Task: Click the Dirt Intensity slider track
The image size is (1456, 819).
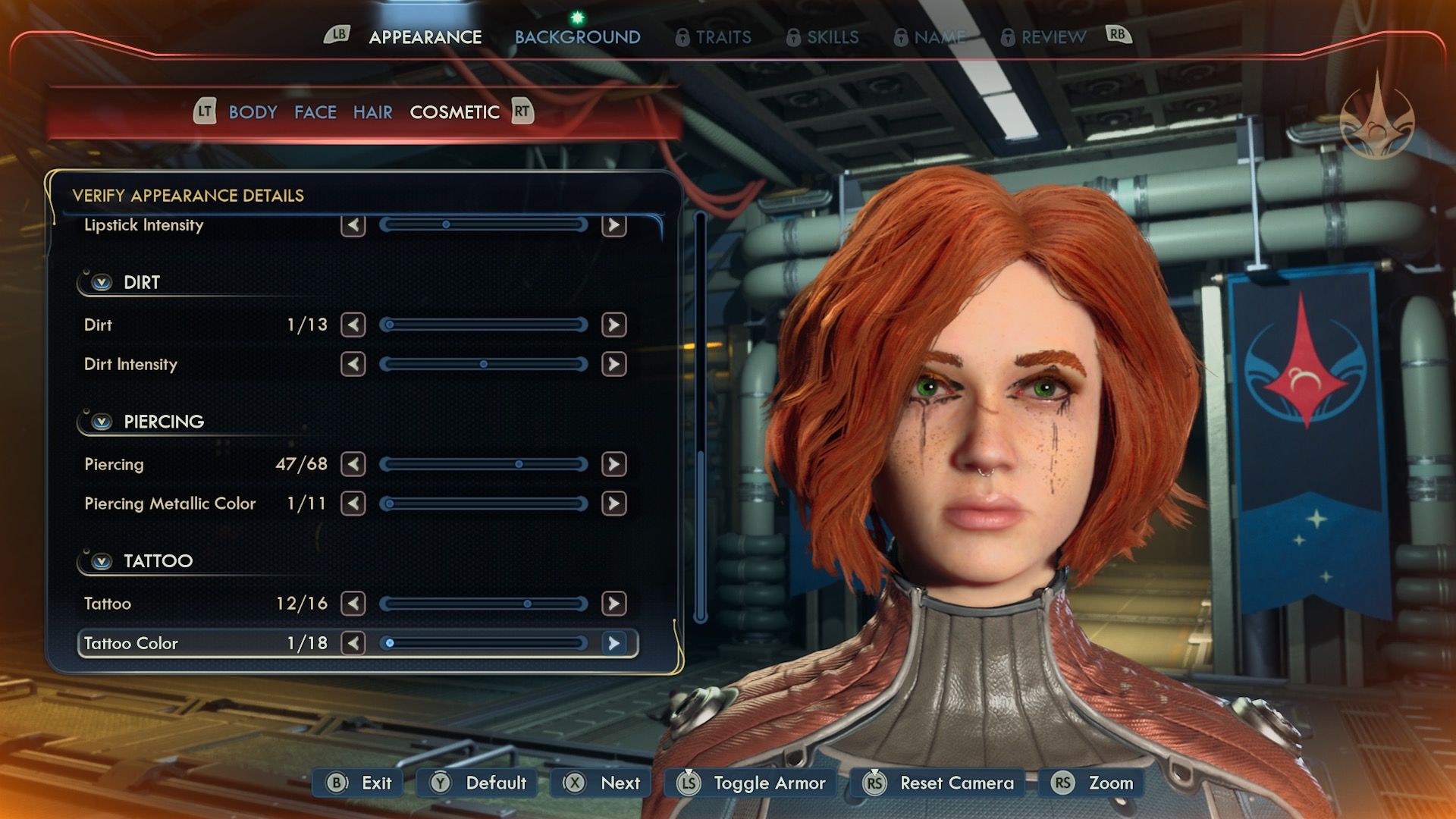Action: 484,364
